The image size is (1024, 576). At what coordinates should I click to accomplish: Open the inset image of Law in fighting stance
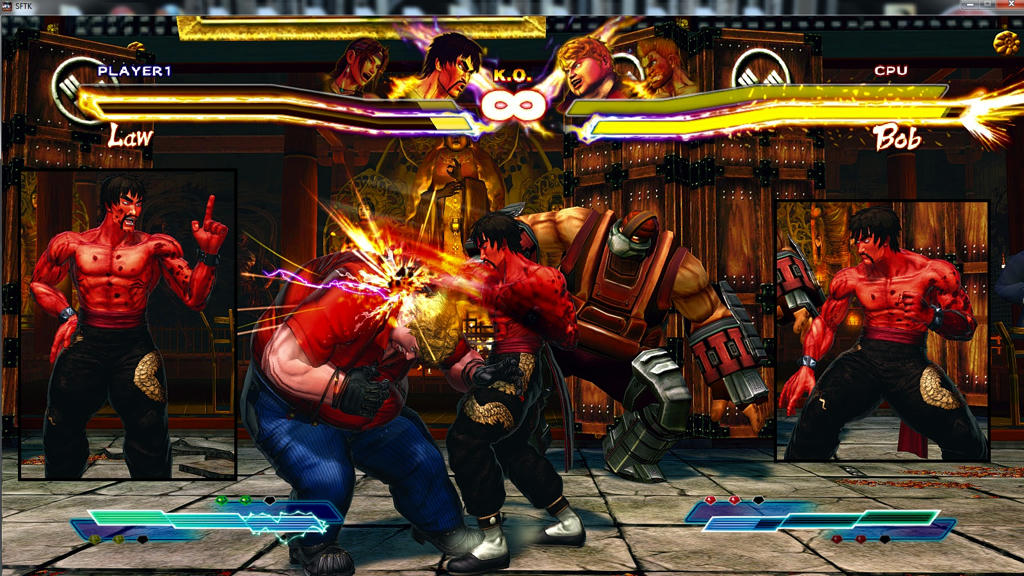click(882, 330)
